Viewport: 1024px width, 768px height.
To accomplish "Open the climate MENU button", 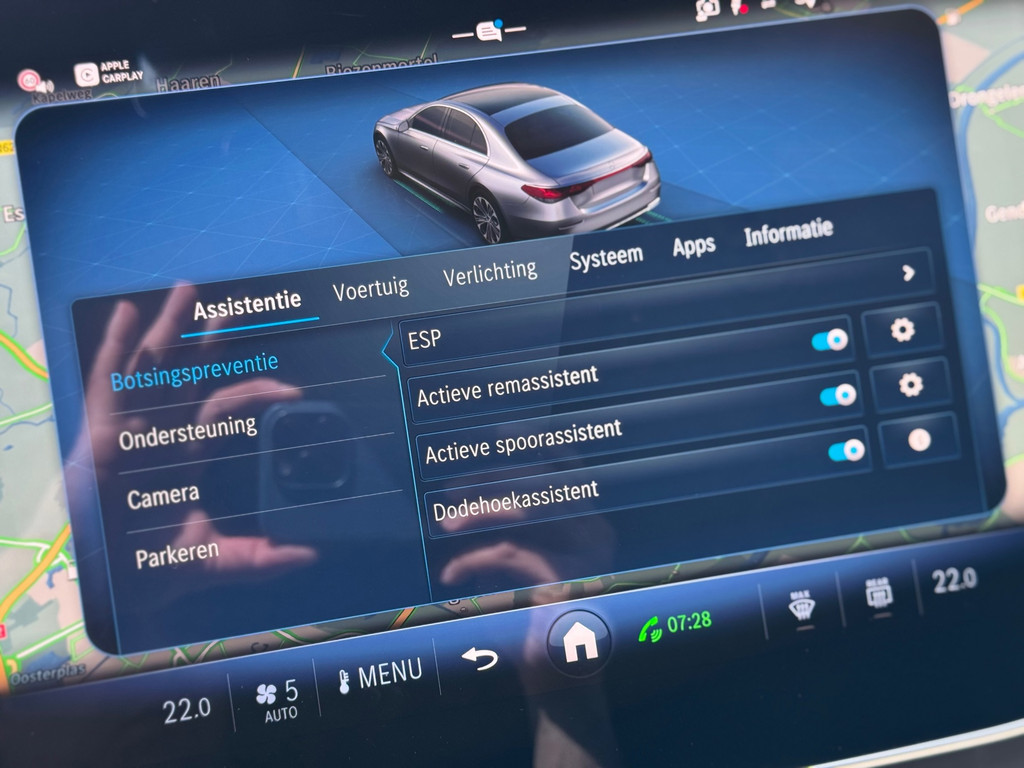I will [x=380, y=673].
